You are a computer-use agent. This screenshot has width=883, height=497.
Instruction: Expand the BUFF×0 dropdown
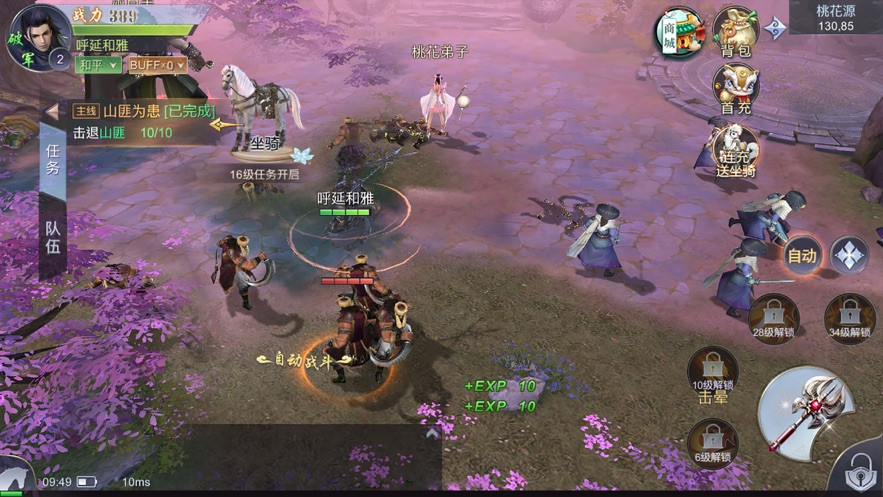tap(159, 65)
